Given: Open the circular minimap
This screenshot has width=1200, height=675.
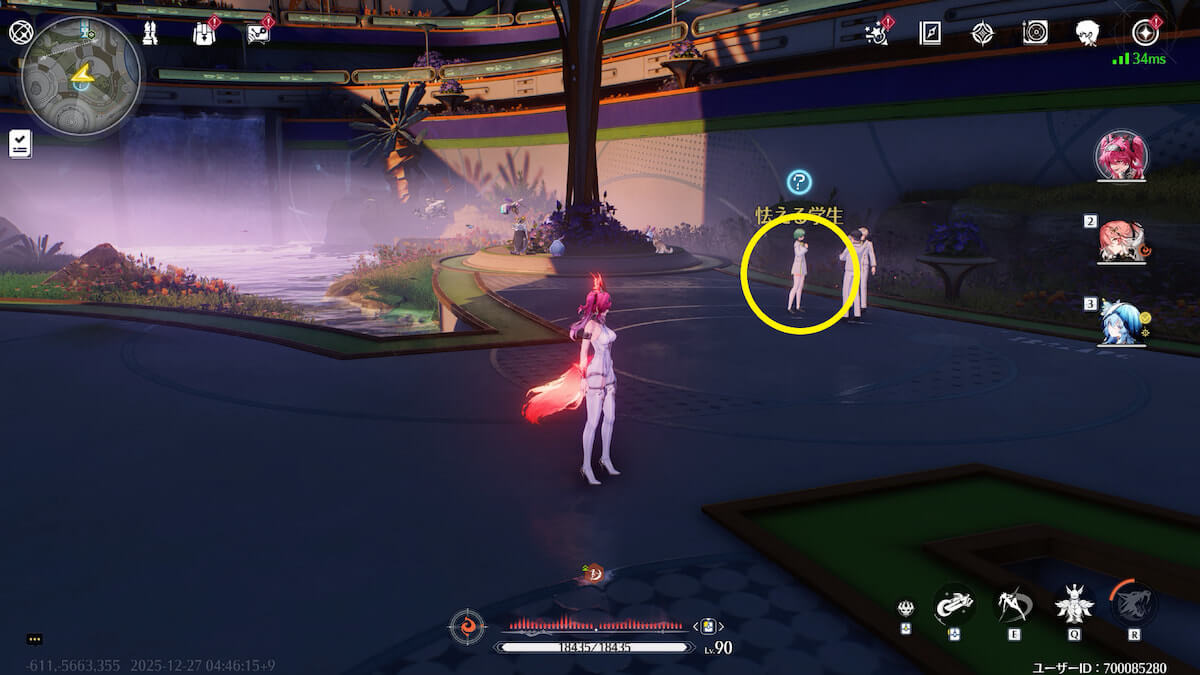Looking at the screenshot, I should click(80, 77).
